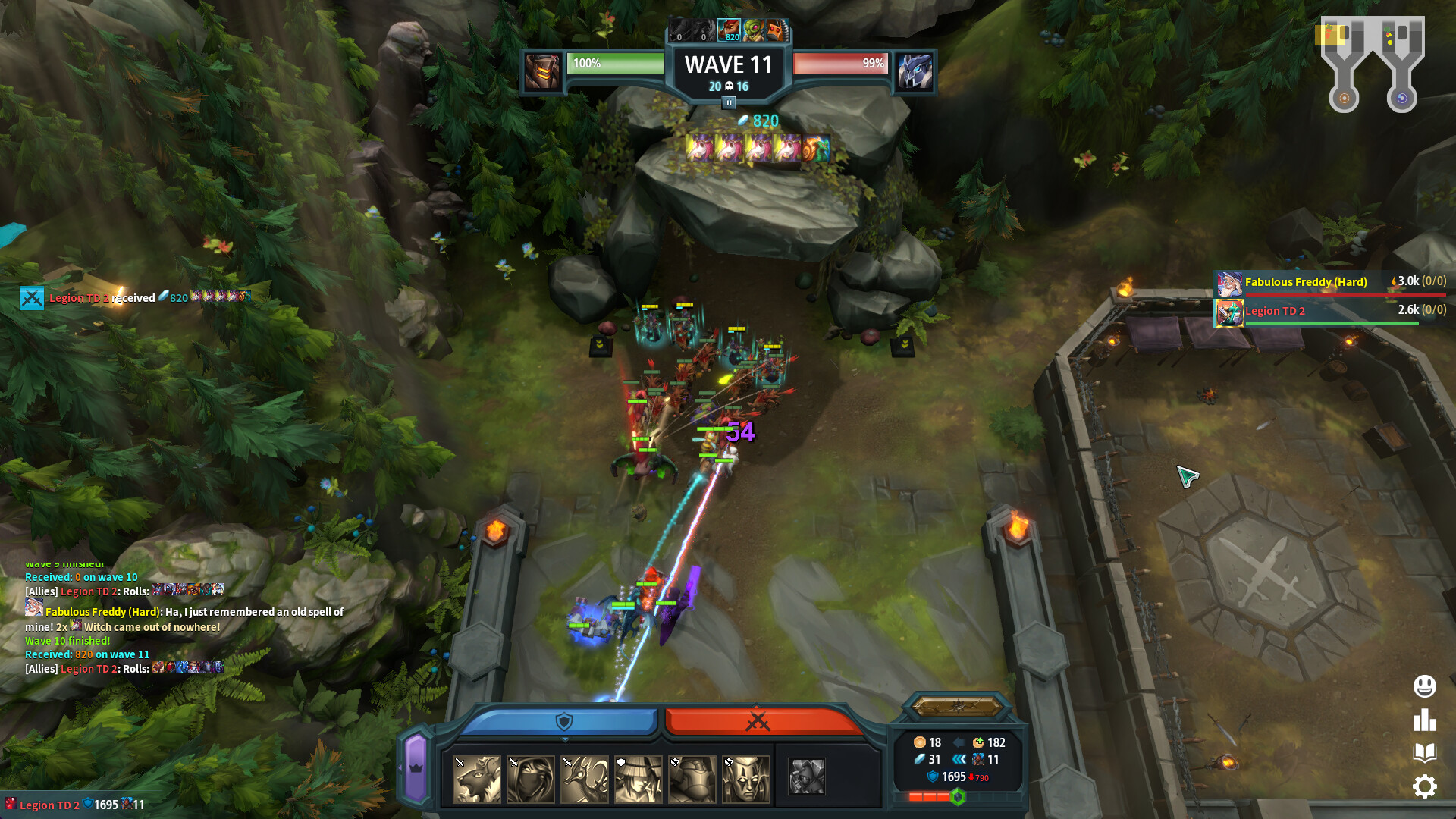Open the guide book icon
This screenshot has width=1456, height=819.
(x=1424, y=752)
